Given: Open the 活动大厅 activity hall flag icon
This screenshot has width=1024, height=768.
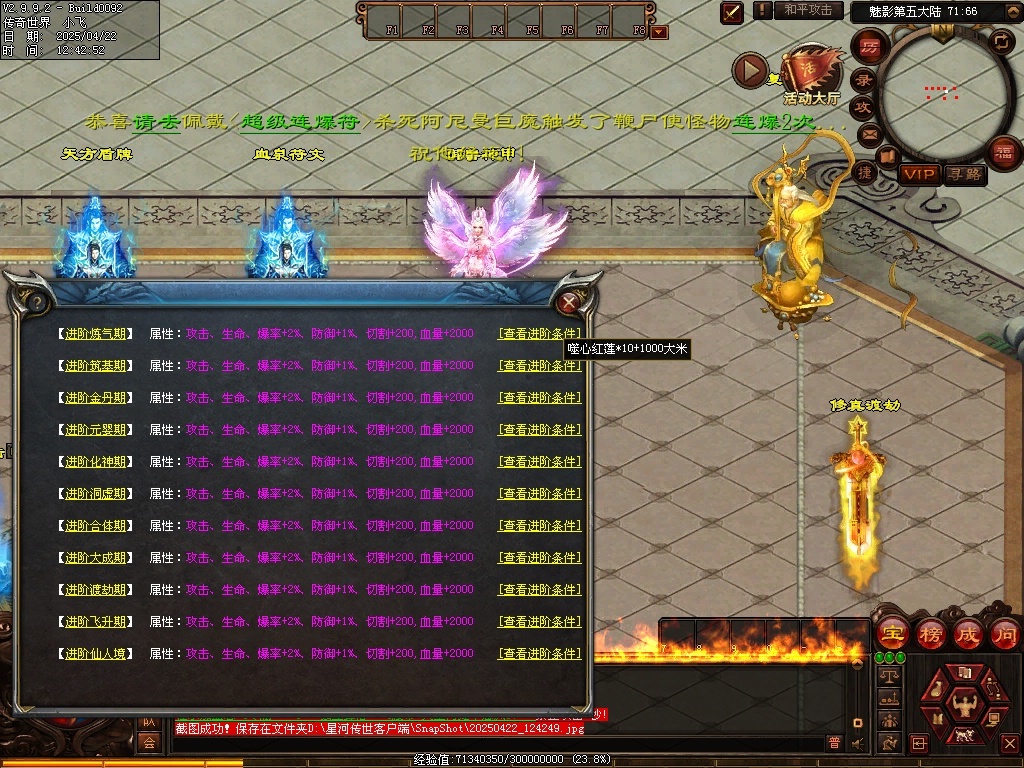Looking at the screenshot, I should click(x=812, y=70).
